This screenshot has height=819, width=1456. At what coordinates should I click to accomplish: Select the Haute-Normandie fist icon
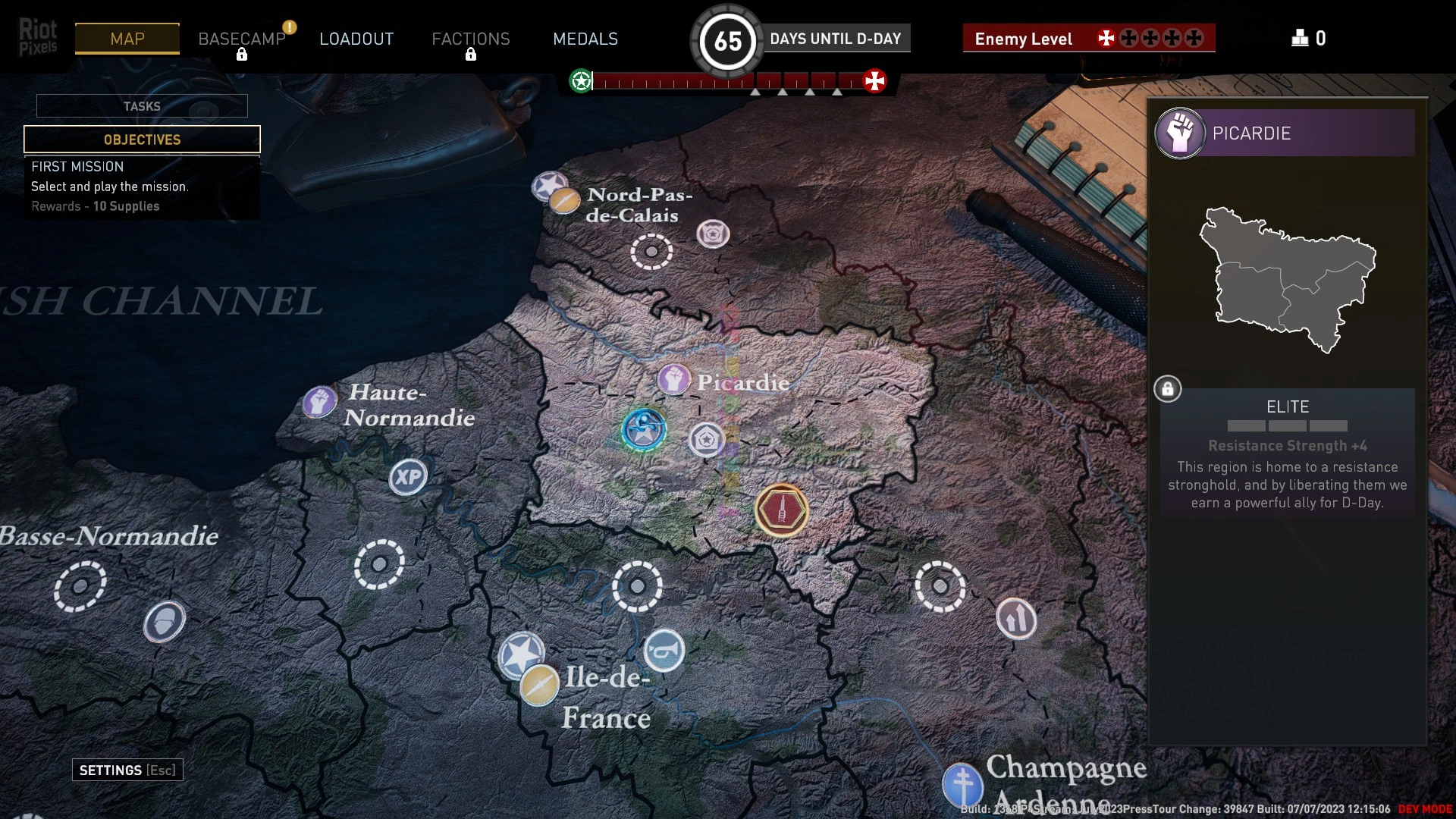click(319, 401)
